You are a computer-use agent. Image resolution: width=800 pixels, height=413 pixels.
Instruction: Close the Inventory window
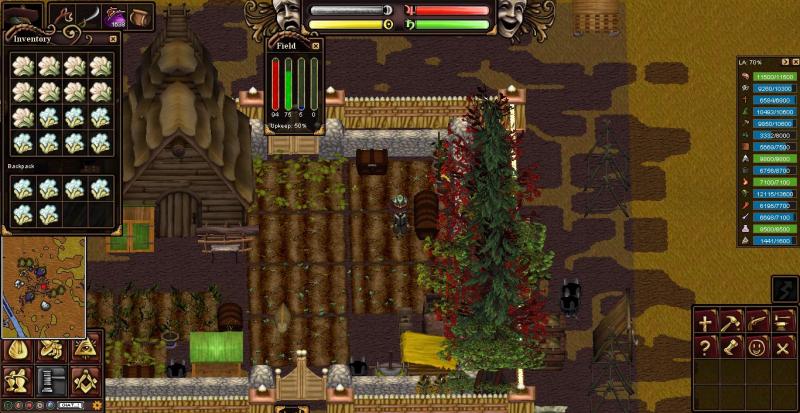click(113, 38)
